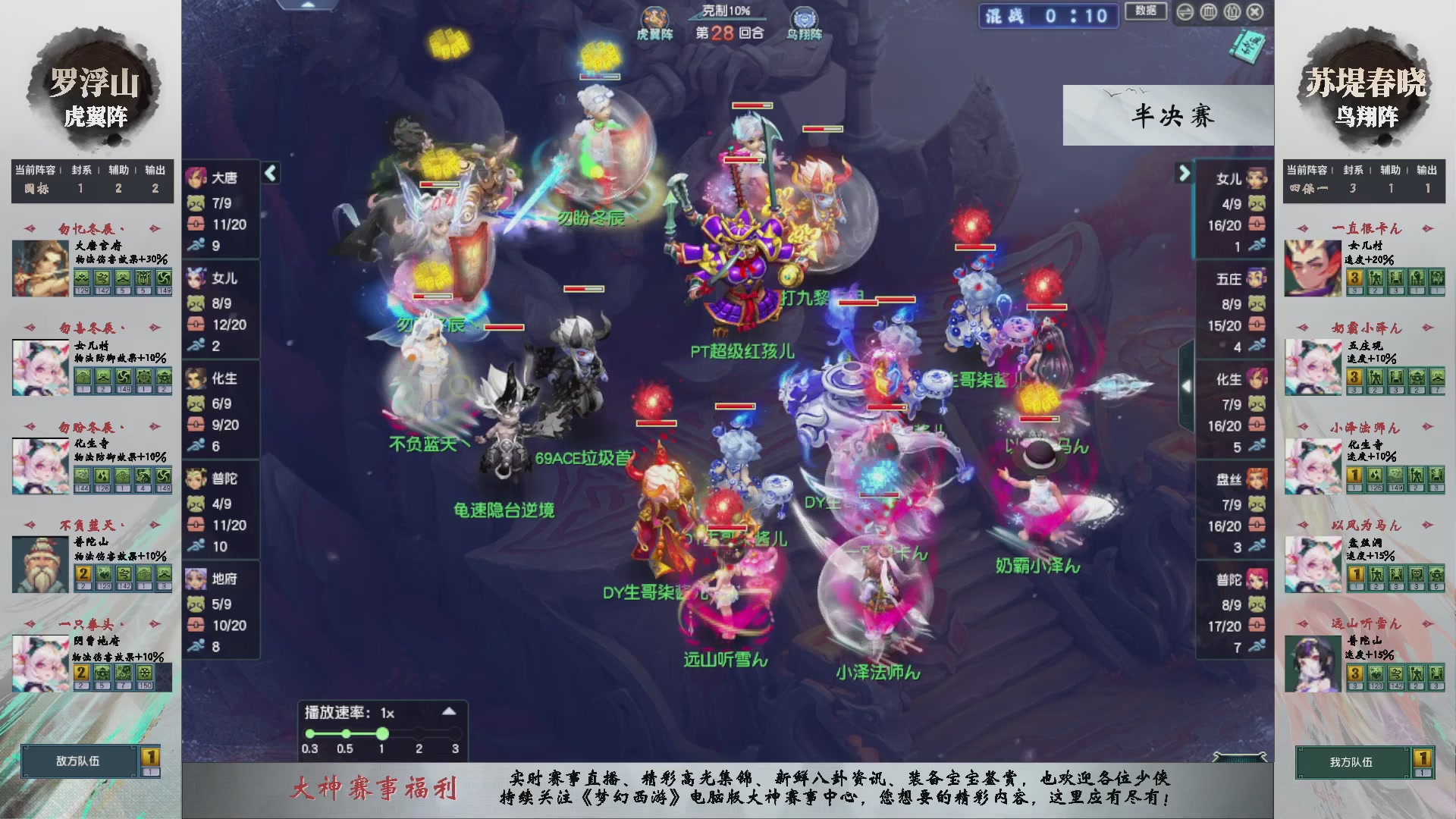Screen dimensions: 1456x819
Task: Click the 半决赛 stage banner
Action: [1168, 117]
